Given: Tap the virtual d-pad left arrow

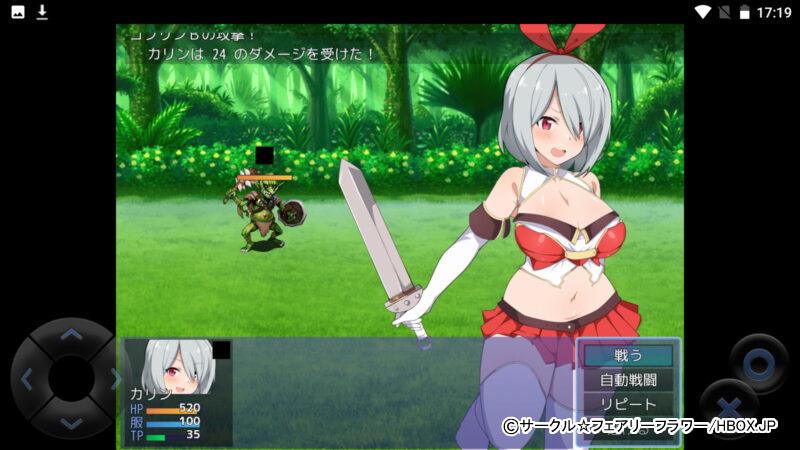Looking at the screenshot, I should coord(27,379).
